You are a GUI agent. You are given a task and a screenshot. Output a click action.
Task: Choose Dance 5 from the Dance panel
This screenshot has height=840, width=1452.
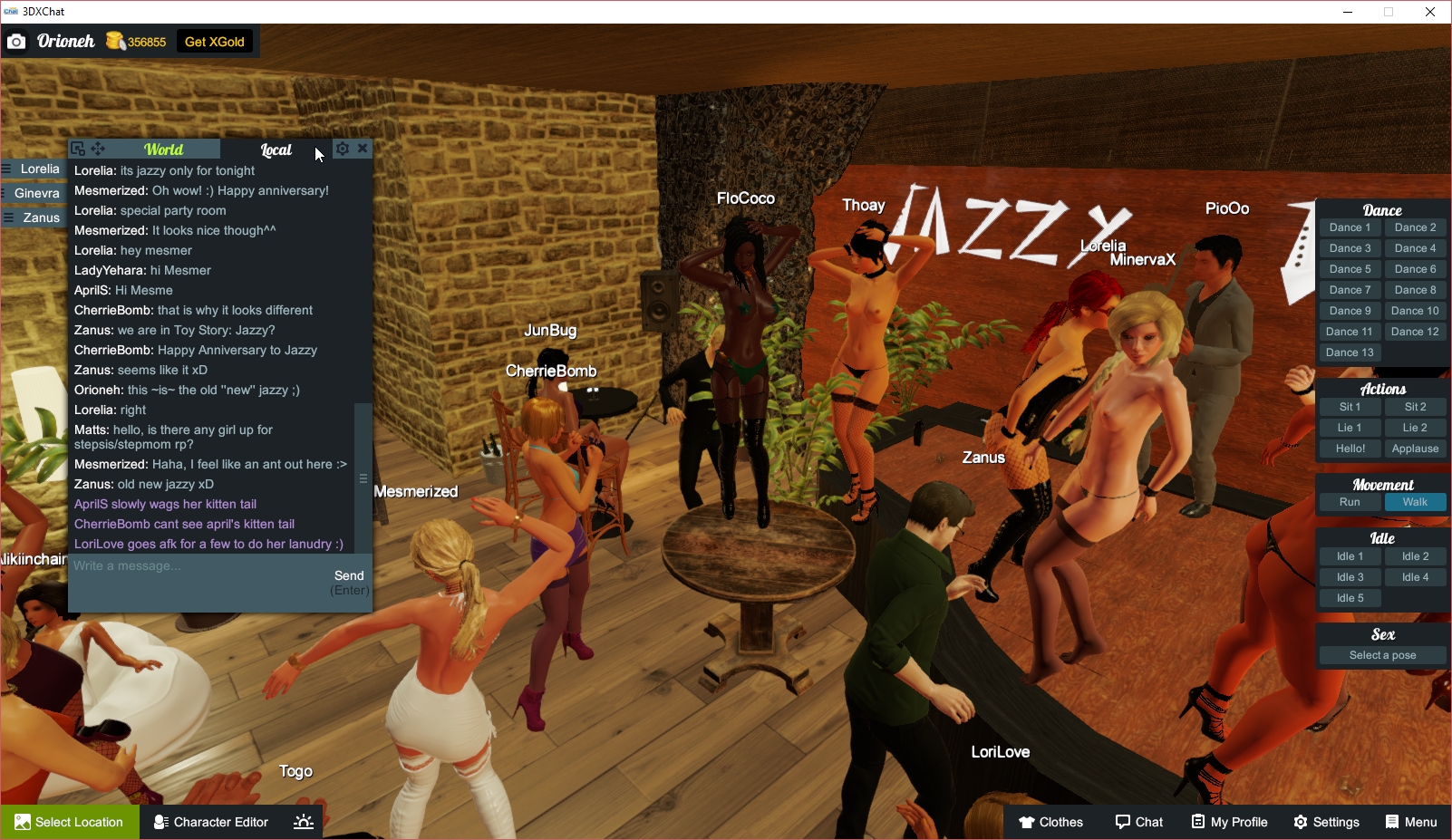(x=1350, y=268)
